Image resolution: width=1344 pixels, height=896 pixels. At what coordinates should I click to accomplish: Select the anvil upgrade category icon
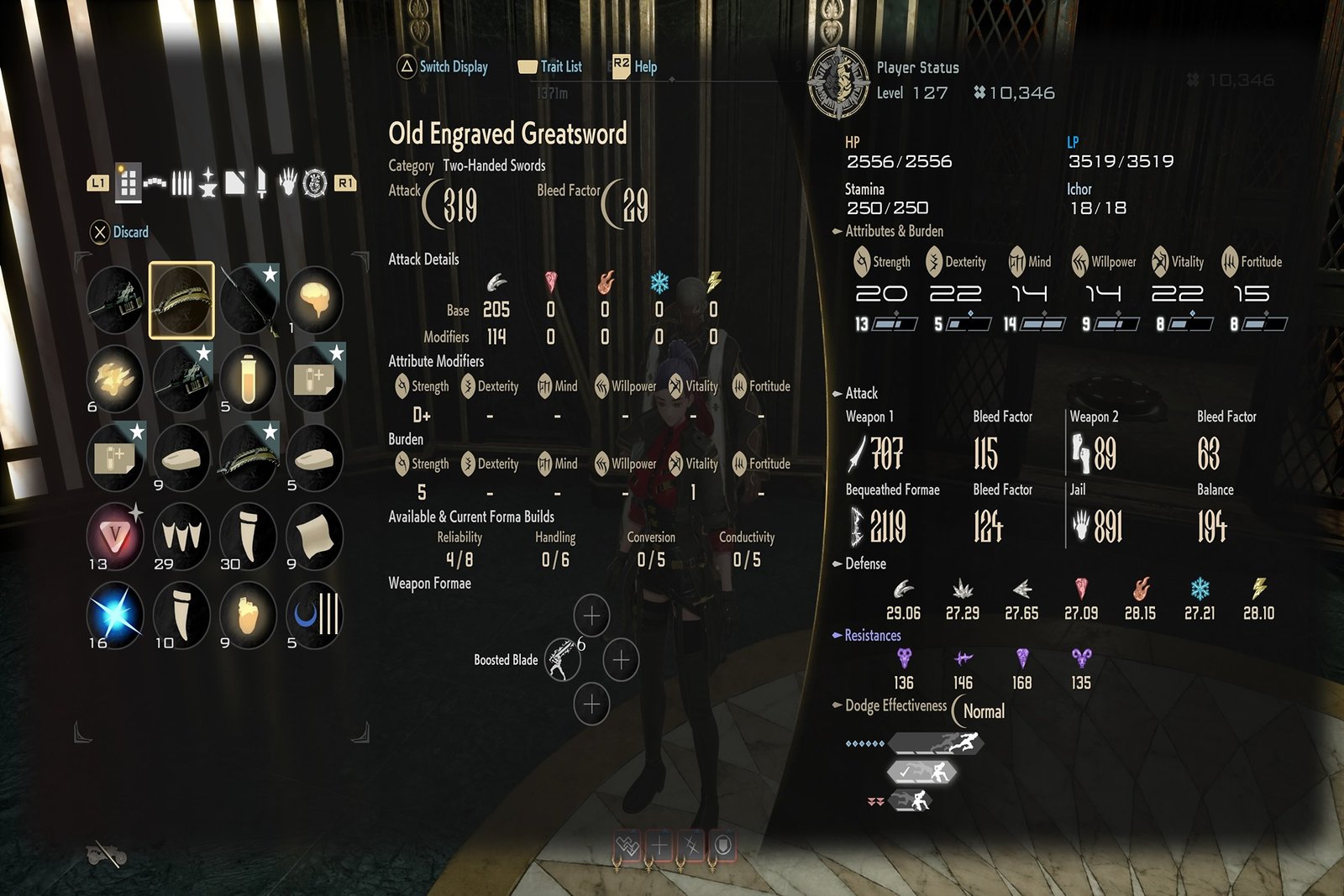point(209,182)
